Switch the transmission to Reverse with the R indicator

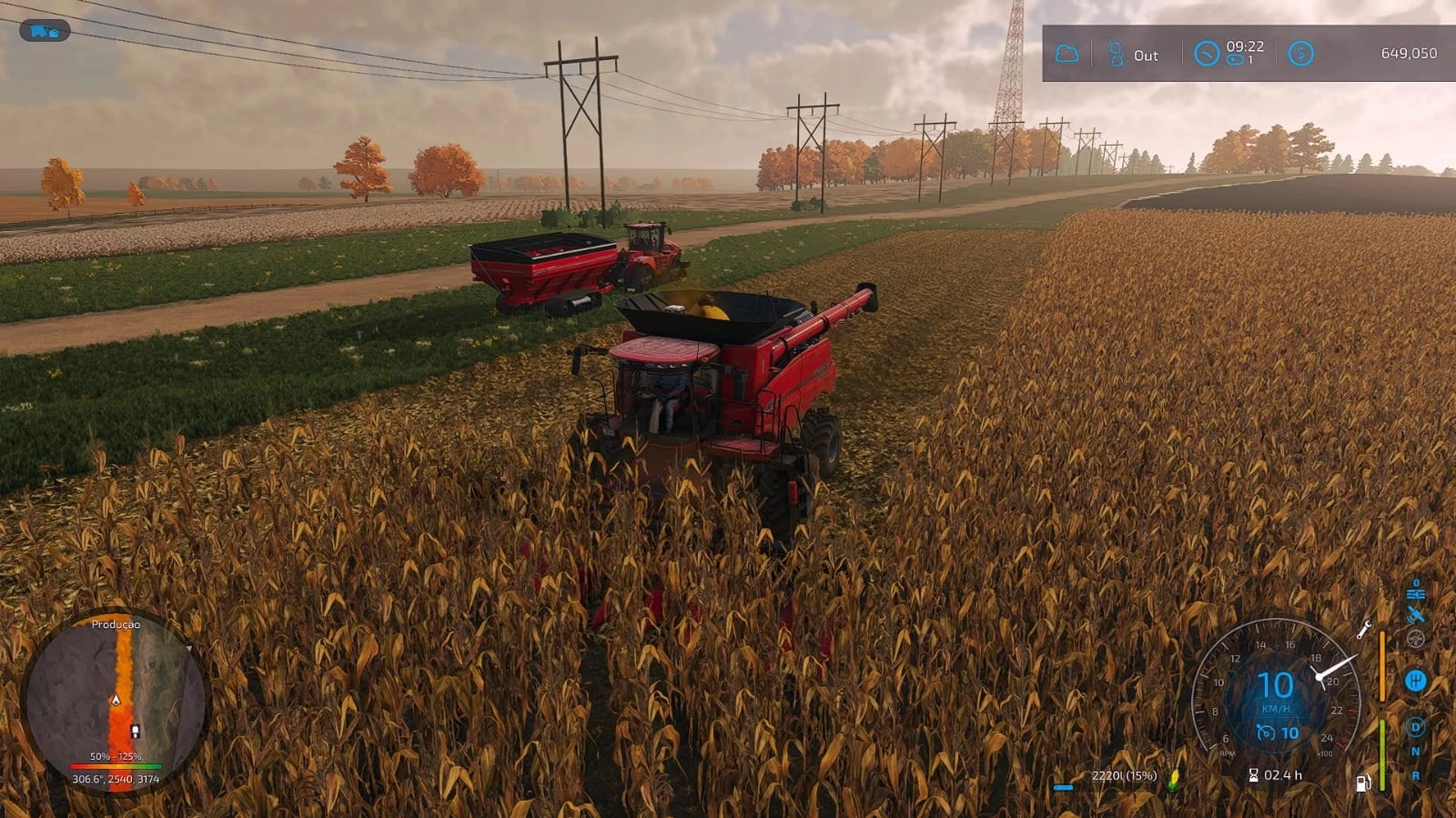1415,774
